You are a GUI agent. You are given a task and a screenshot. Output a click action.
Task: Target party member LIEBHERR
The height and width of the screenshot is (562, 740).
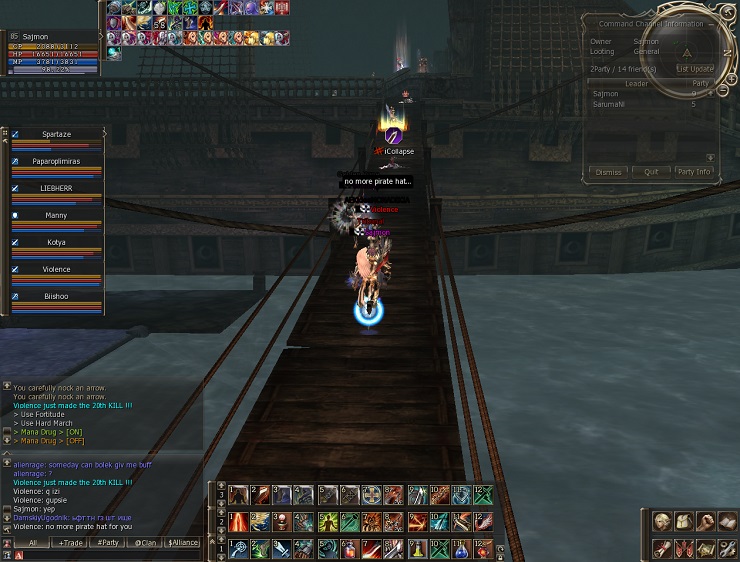click(56, 188)
